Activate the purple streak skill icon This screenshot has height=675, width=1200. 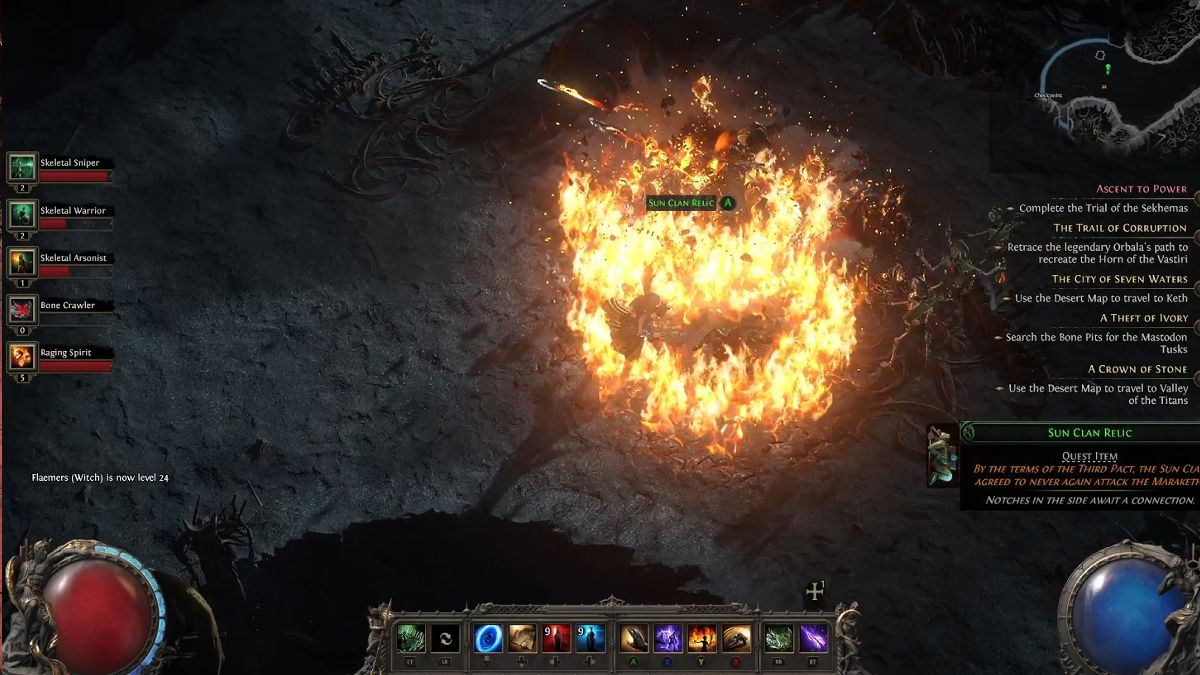814,638
